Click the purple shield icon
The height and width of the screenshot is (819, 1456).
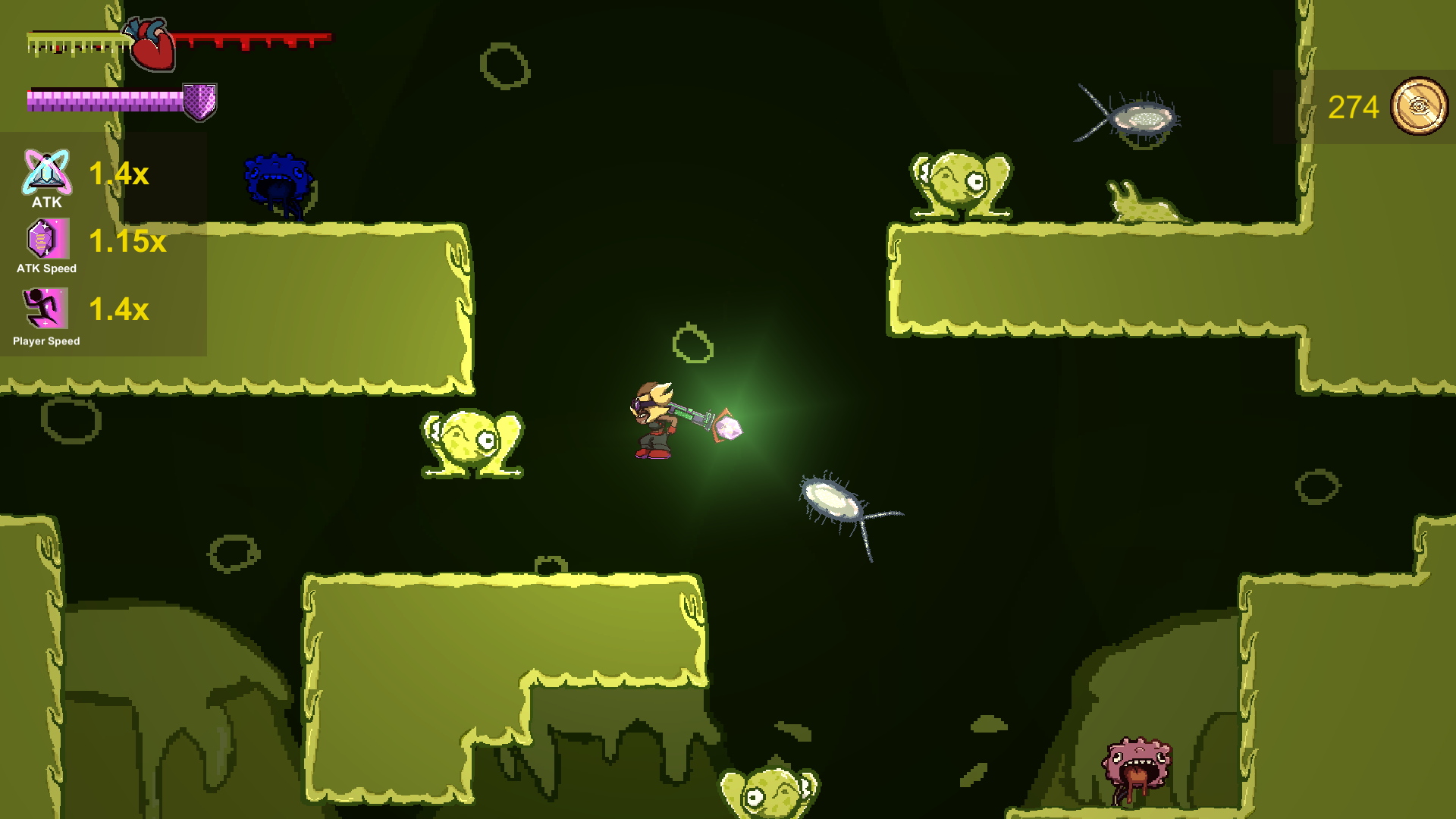(200, 102)
